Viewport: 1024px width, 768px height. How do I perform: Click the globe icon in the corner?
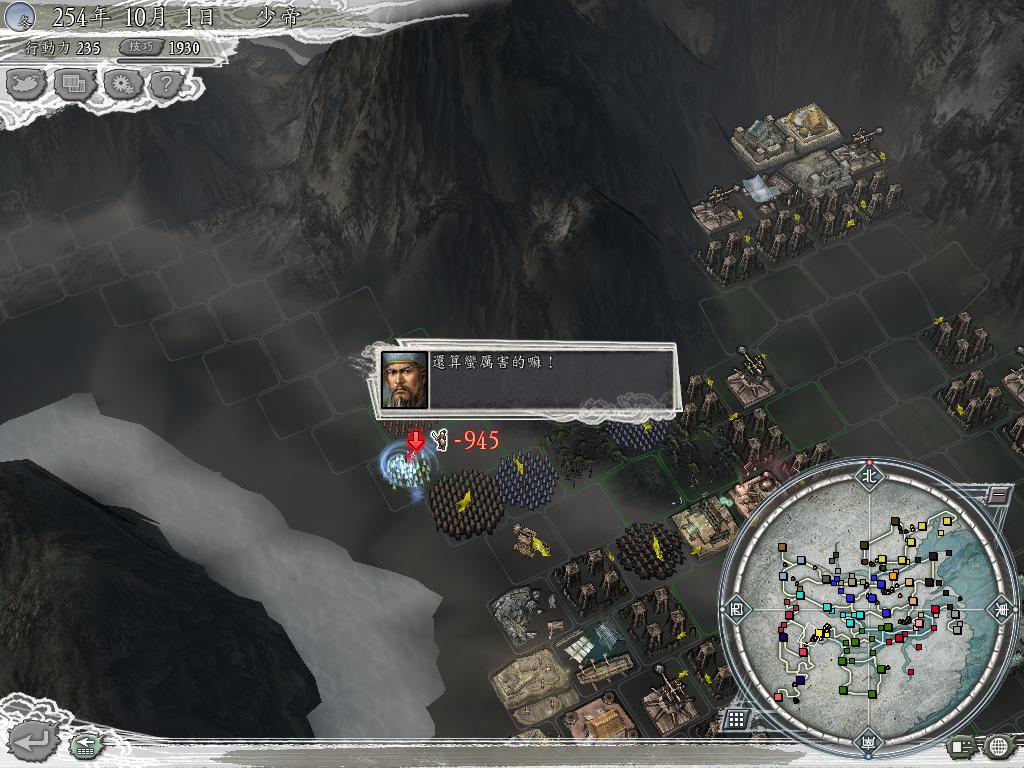(x=998, y=745)
